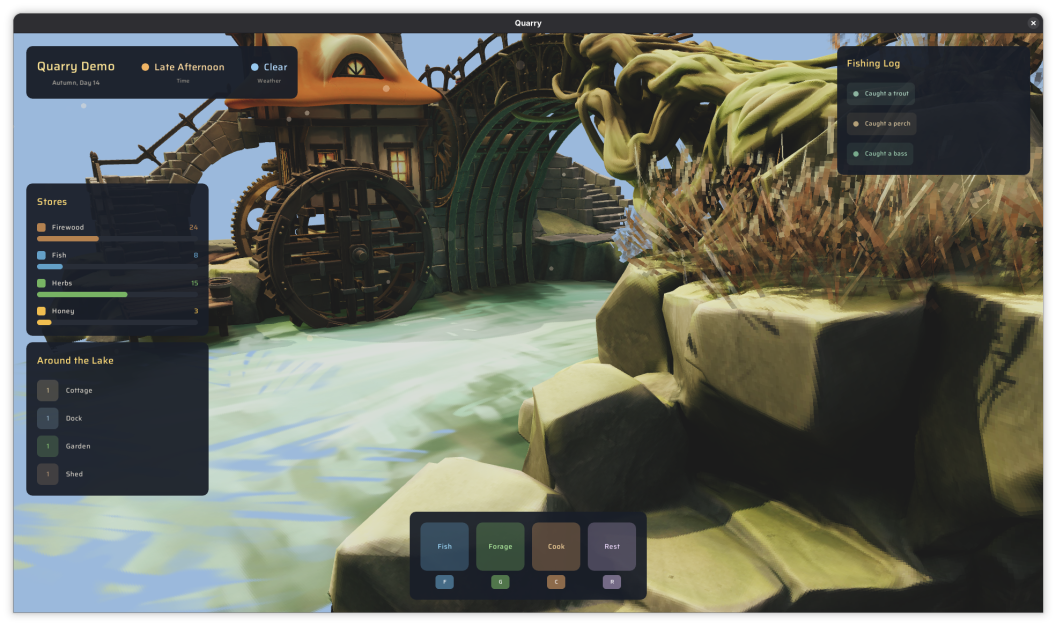
Task: Open the 'Caught a bass' log entry
Action: coord(880,154)
